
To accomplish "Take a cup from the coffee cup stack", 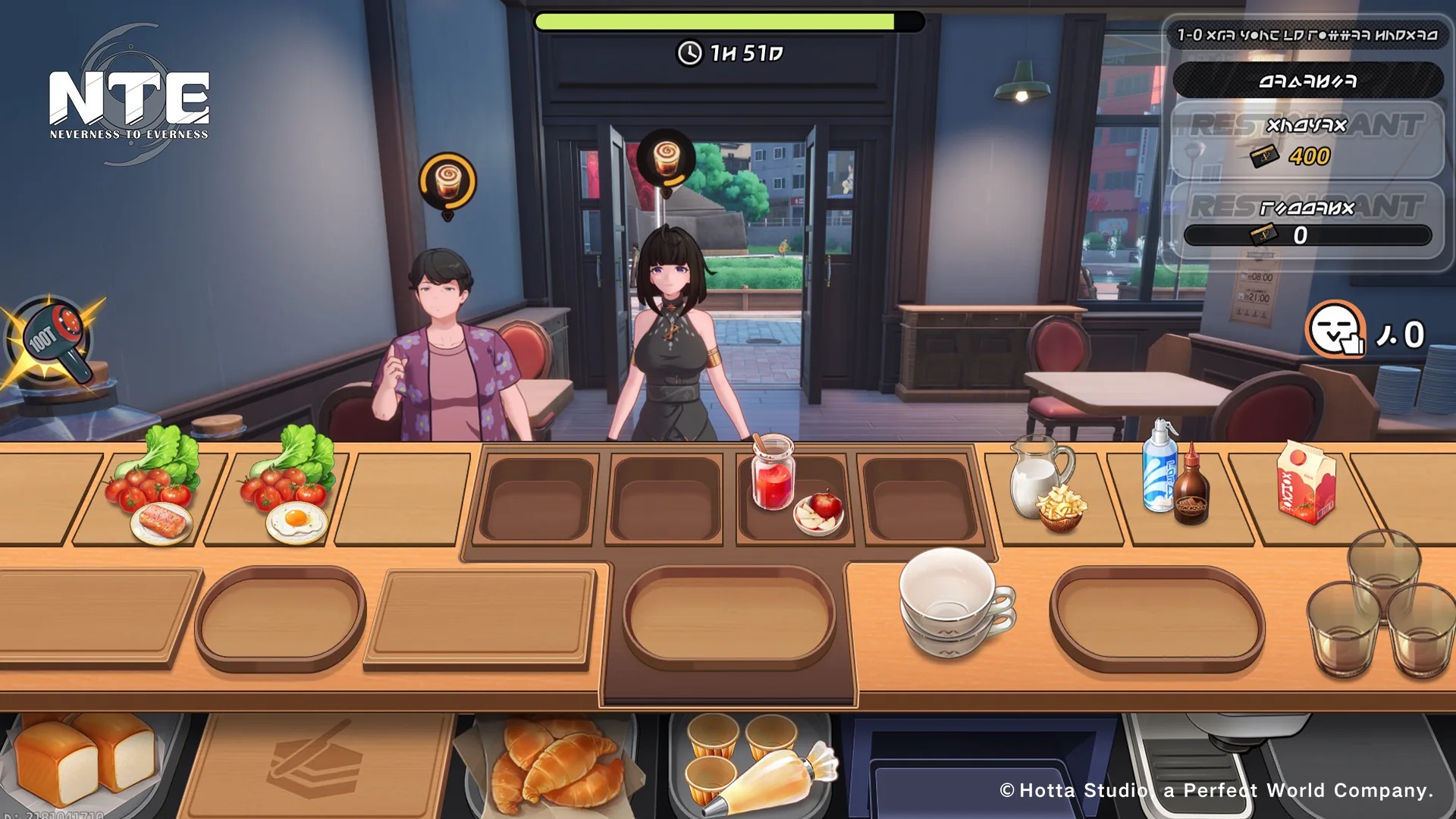I will point(952,599).
